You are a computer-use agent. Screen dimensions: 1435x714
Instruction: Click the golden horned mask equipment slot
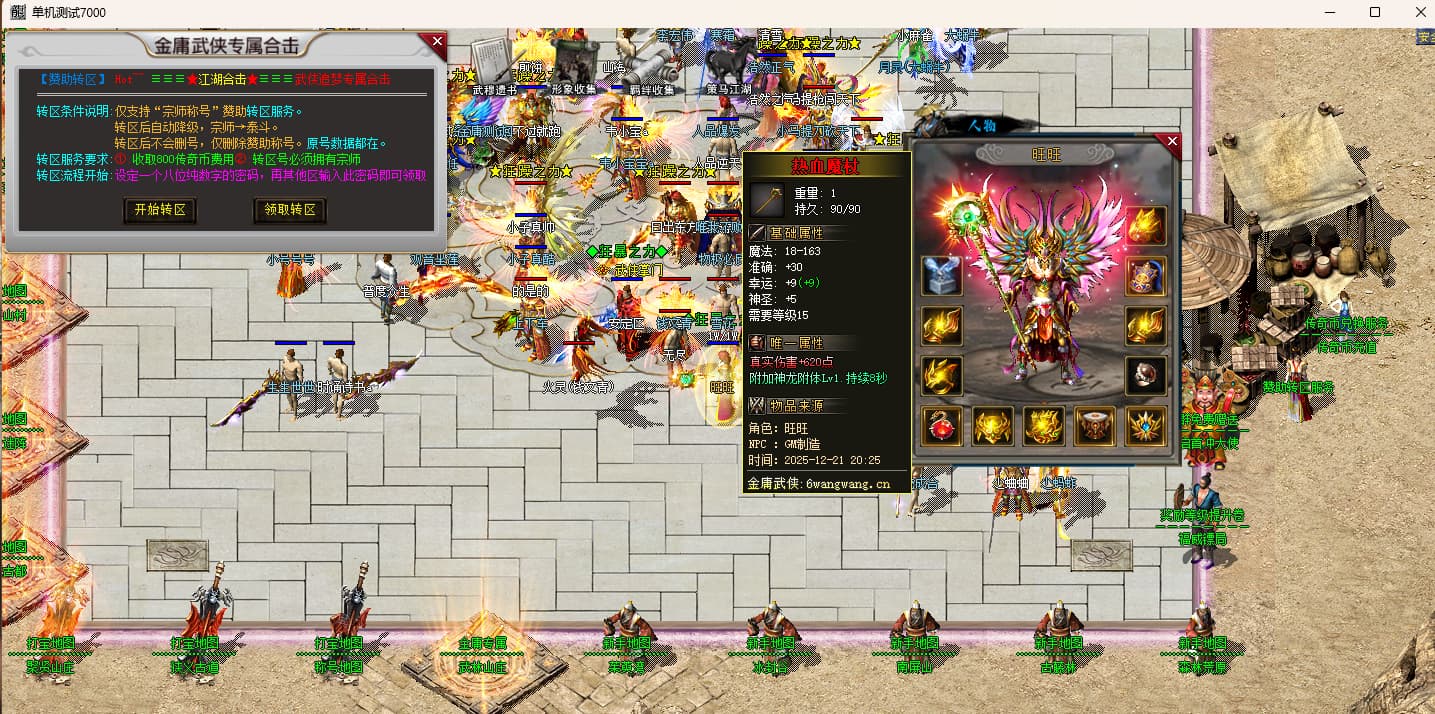[993, 426]
